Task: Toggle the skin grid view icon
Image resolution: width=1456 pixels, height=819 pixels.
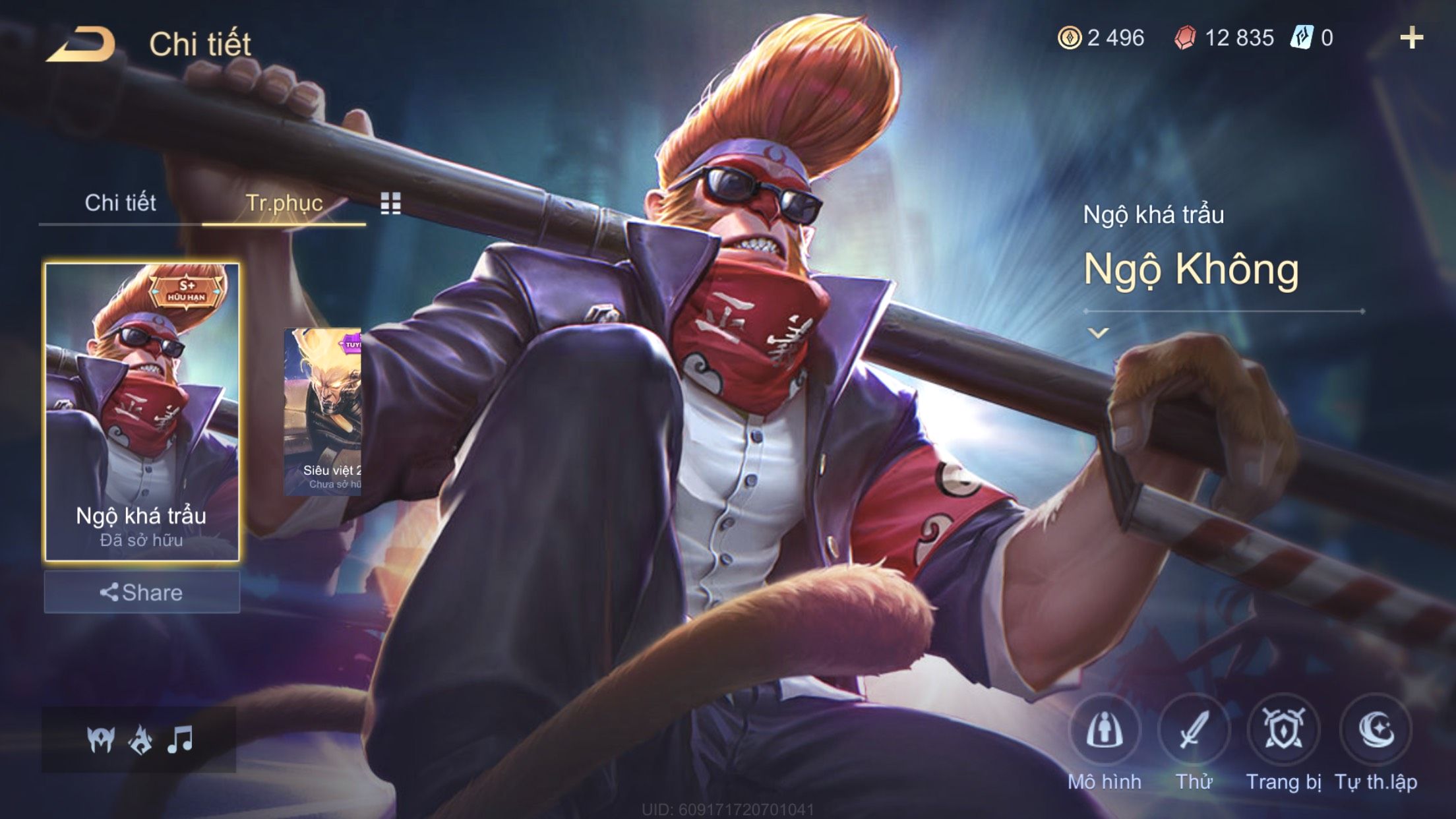Action: pyautogui.click(x=390, y=204)
